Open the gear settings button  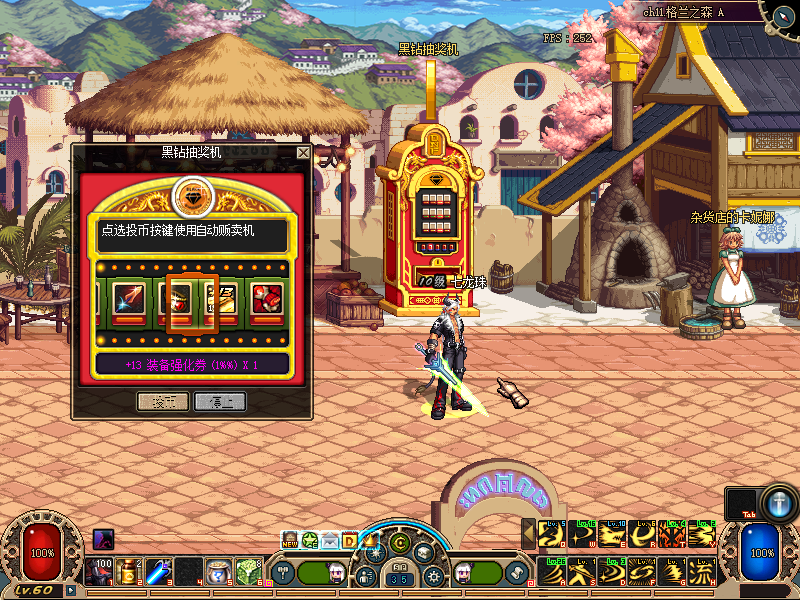434,575
